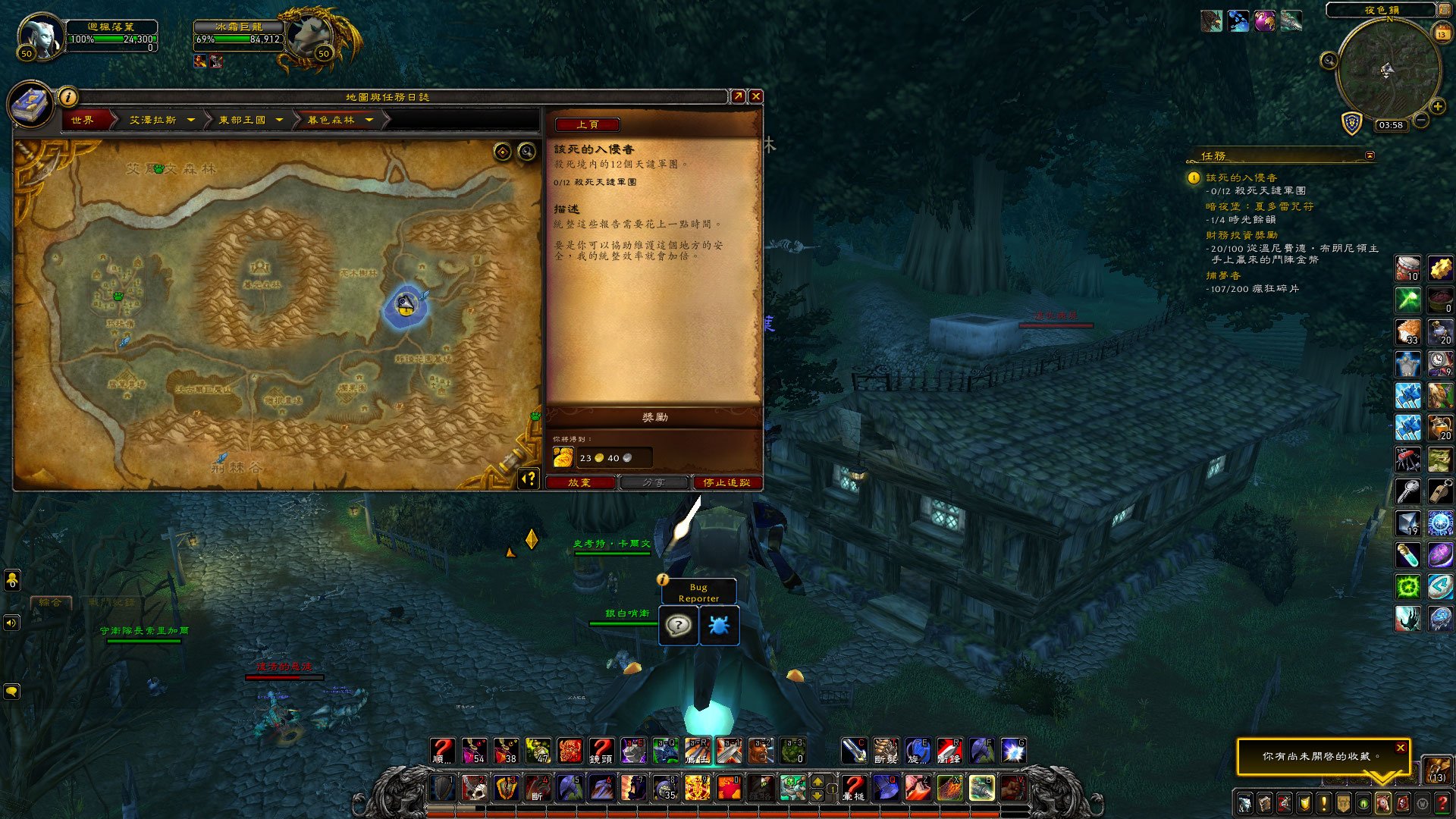Select 該死的入侵者 quest in the tracker
The image size is (1456, 819).
click(1241, 177)
